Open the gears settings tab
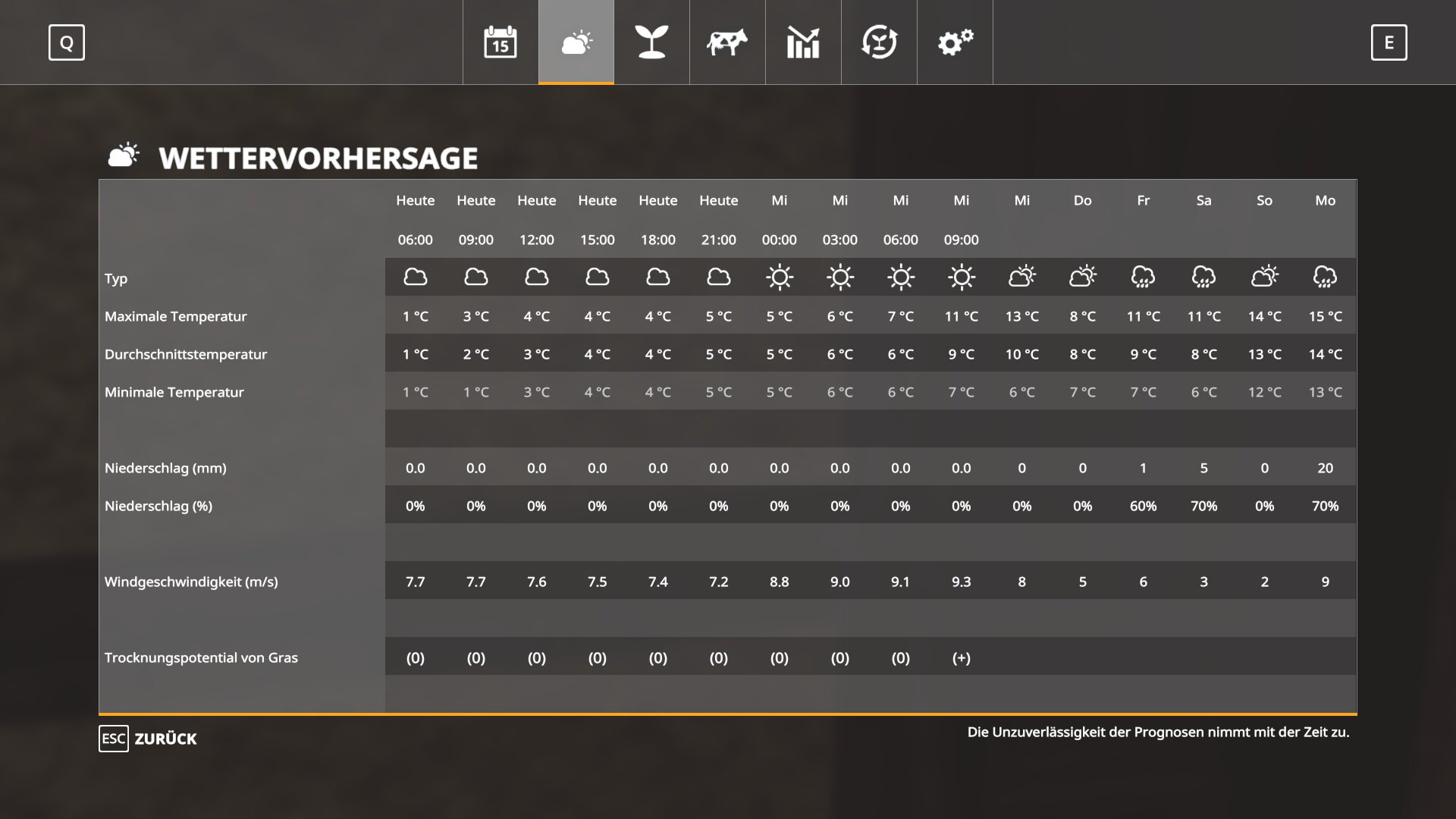The width and height of the screenshot is (1456, 819). click(x=955, y=42)
